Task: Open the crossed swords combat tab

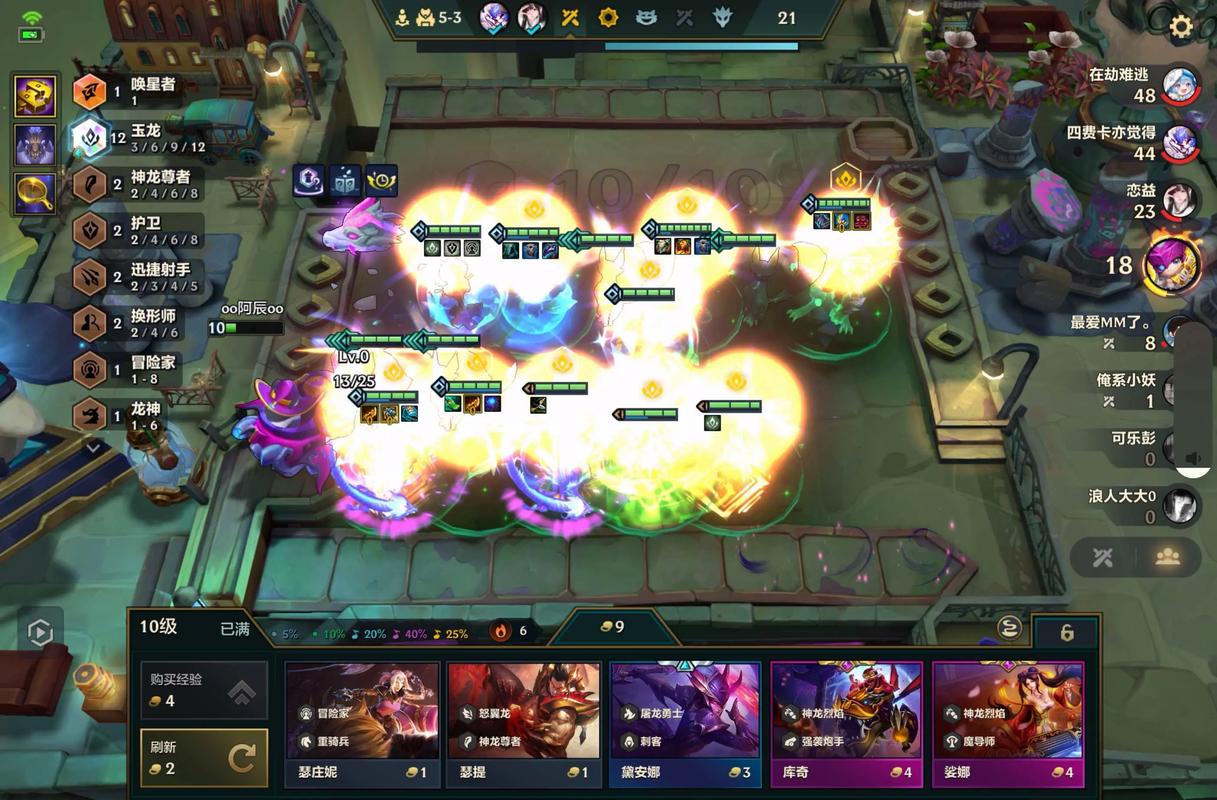Action: tap(1103, 557)
